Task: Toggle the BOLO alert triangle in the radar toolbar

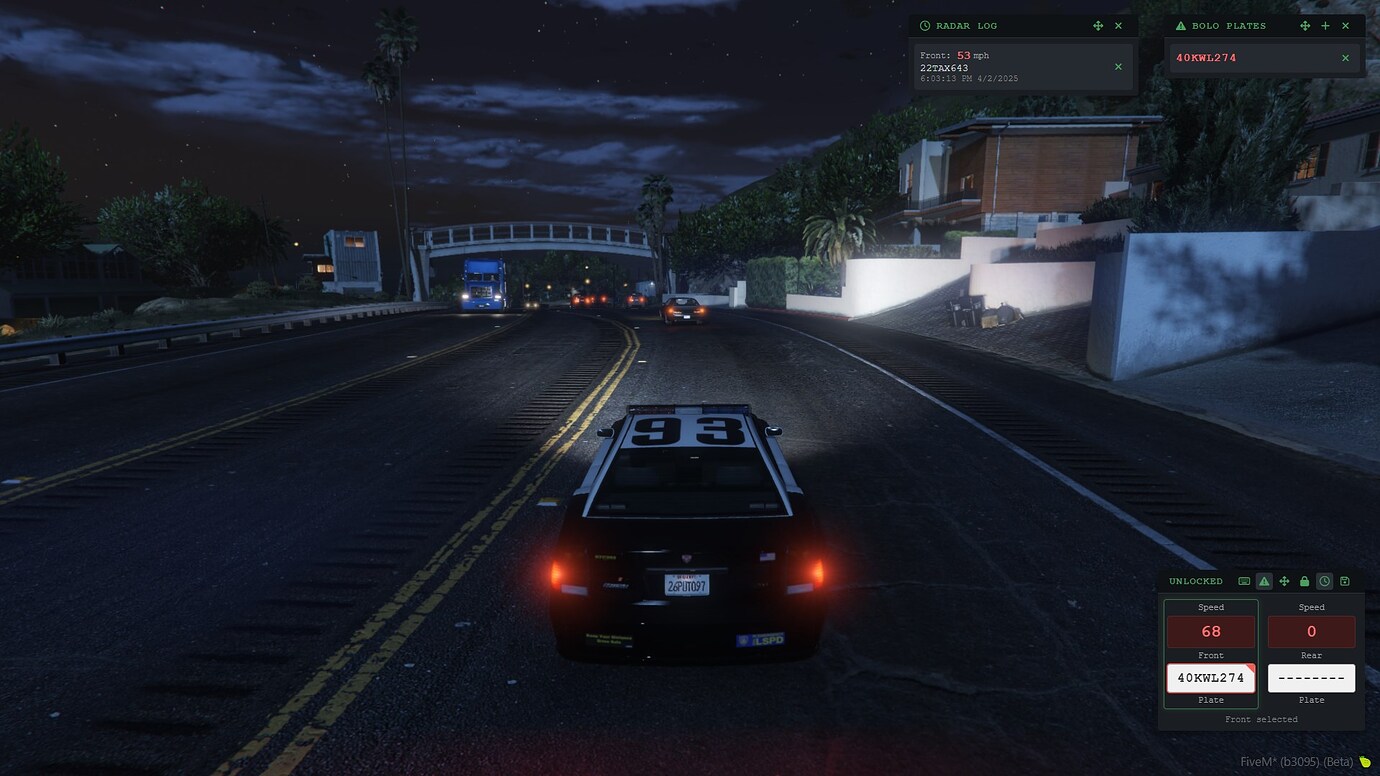Action: click(x=1264, y=581)
